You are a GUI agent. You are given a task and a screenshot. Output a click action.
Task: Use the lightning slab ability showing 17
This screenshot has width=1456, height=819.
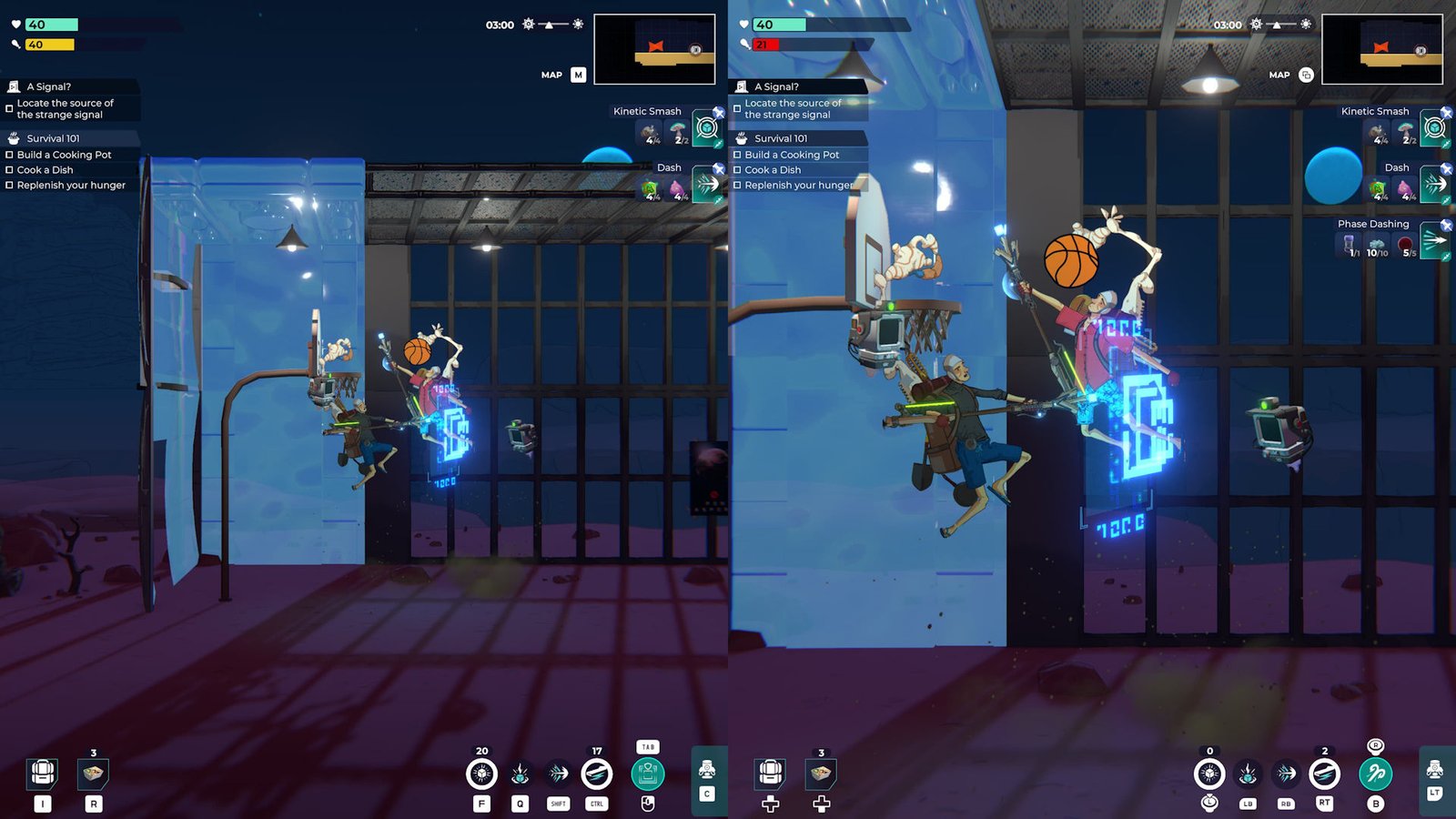click(597, 774)
